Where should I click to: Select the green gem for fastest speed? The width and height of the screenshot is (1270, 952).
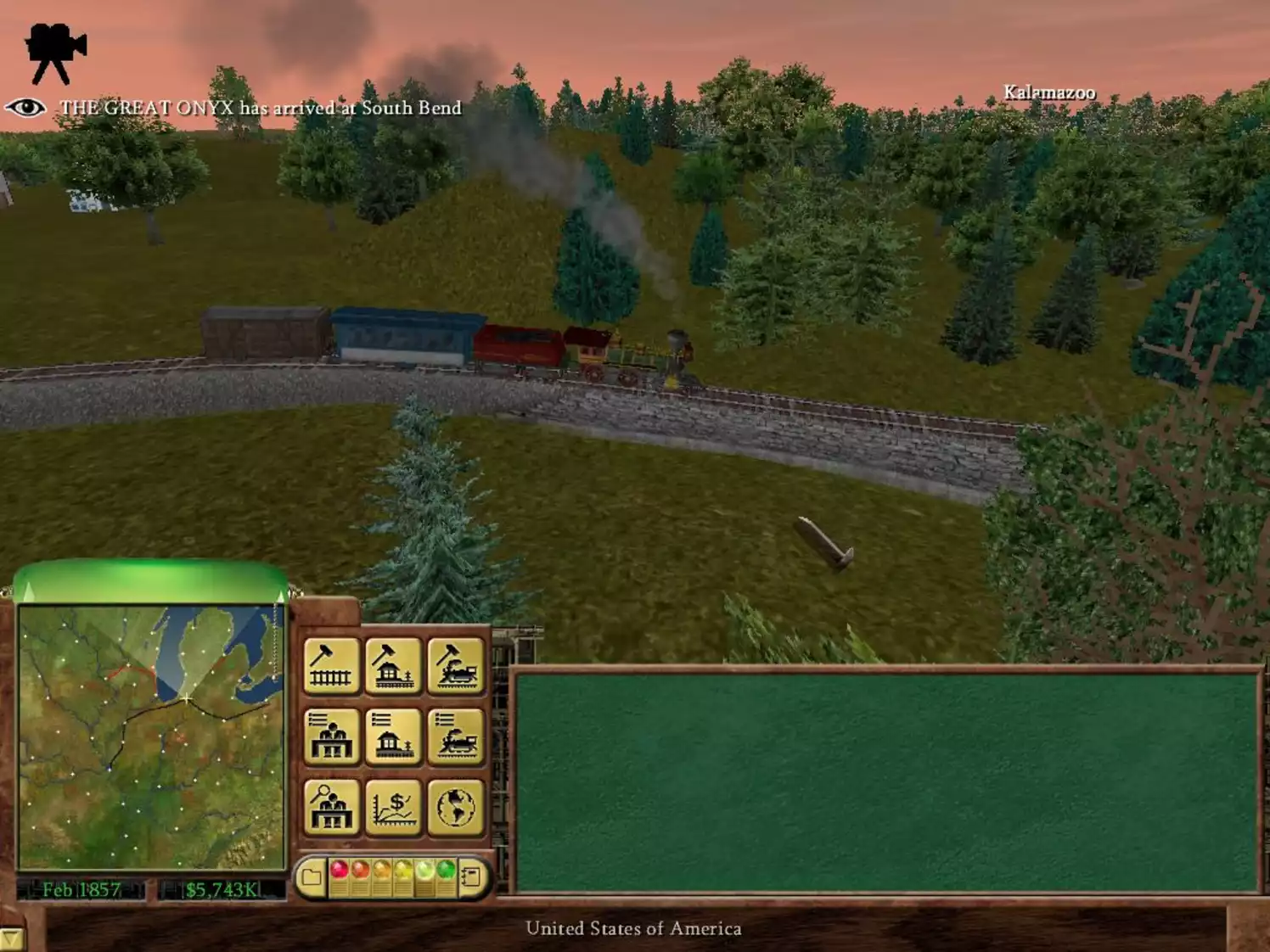point(447,869)
